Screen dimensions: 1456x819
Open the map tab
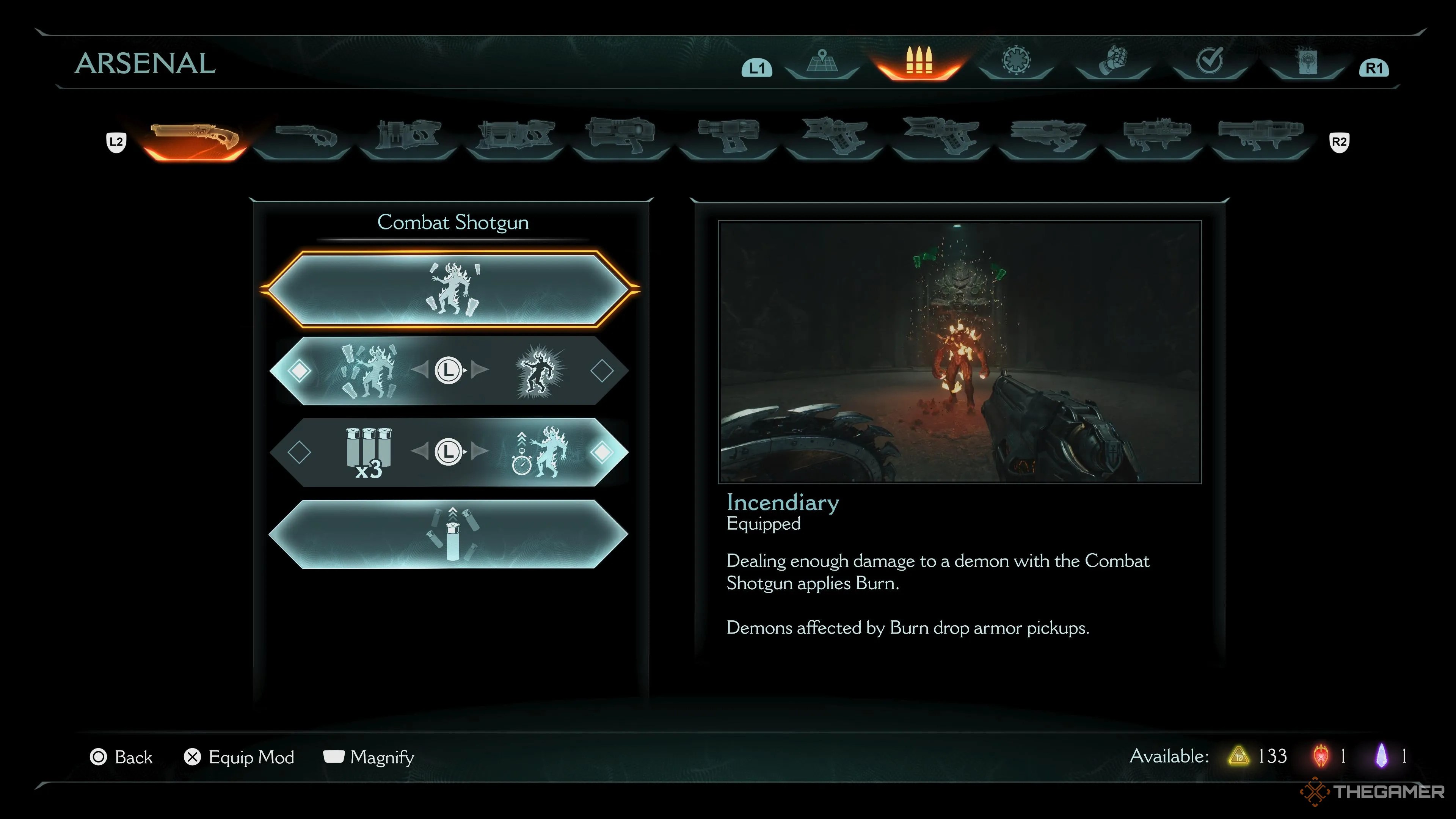(822, 62)
